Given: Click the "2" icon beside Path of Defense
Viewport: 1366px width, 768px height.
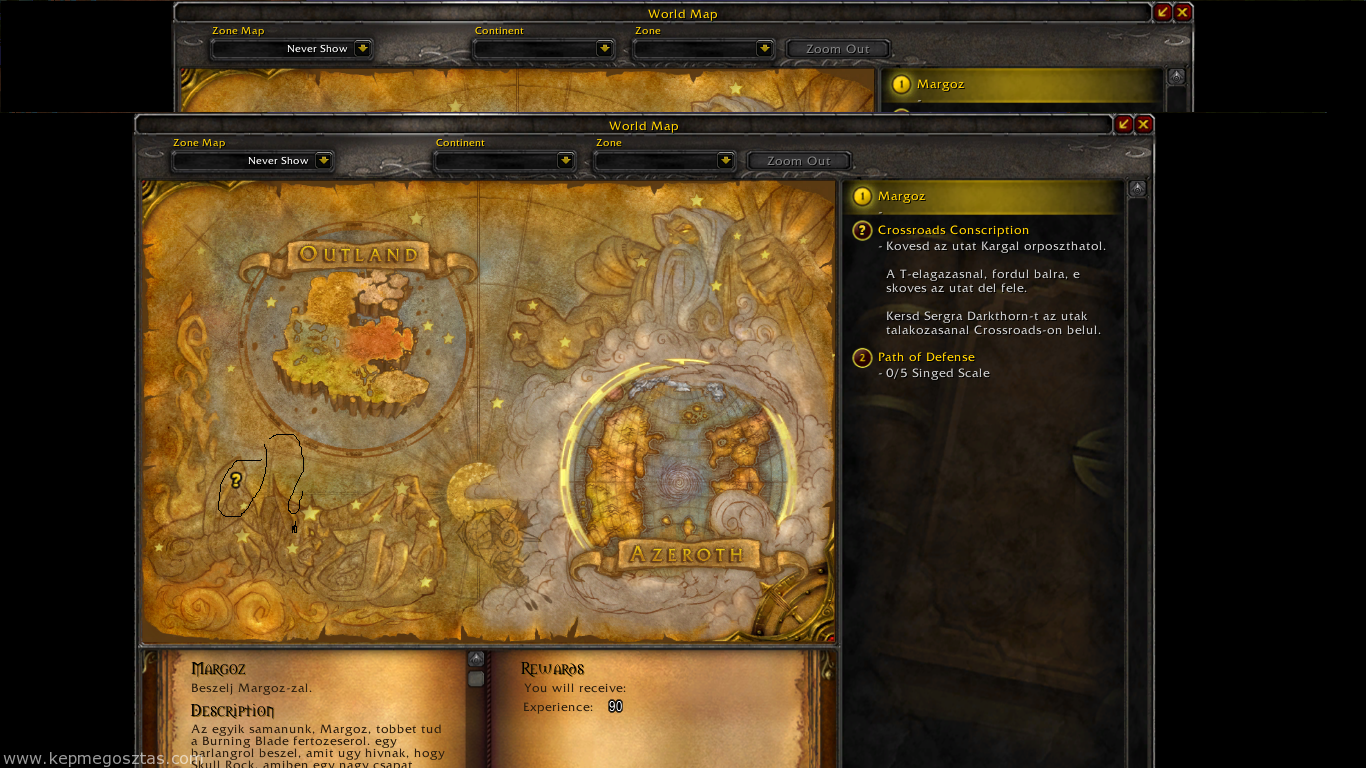Looking at the screenshot, I should pyautogui.click(x=861, y=357).
